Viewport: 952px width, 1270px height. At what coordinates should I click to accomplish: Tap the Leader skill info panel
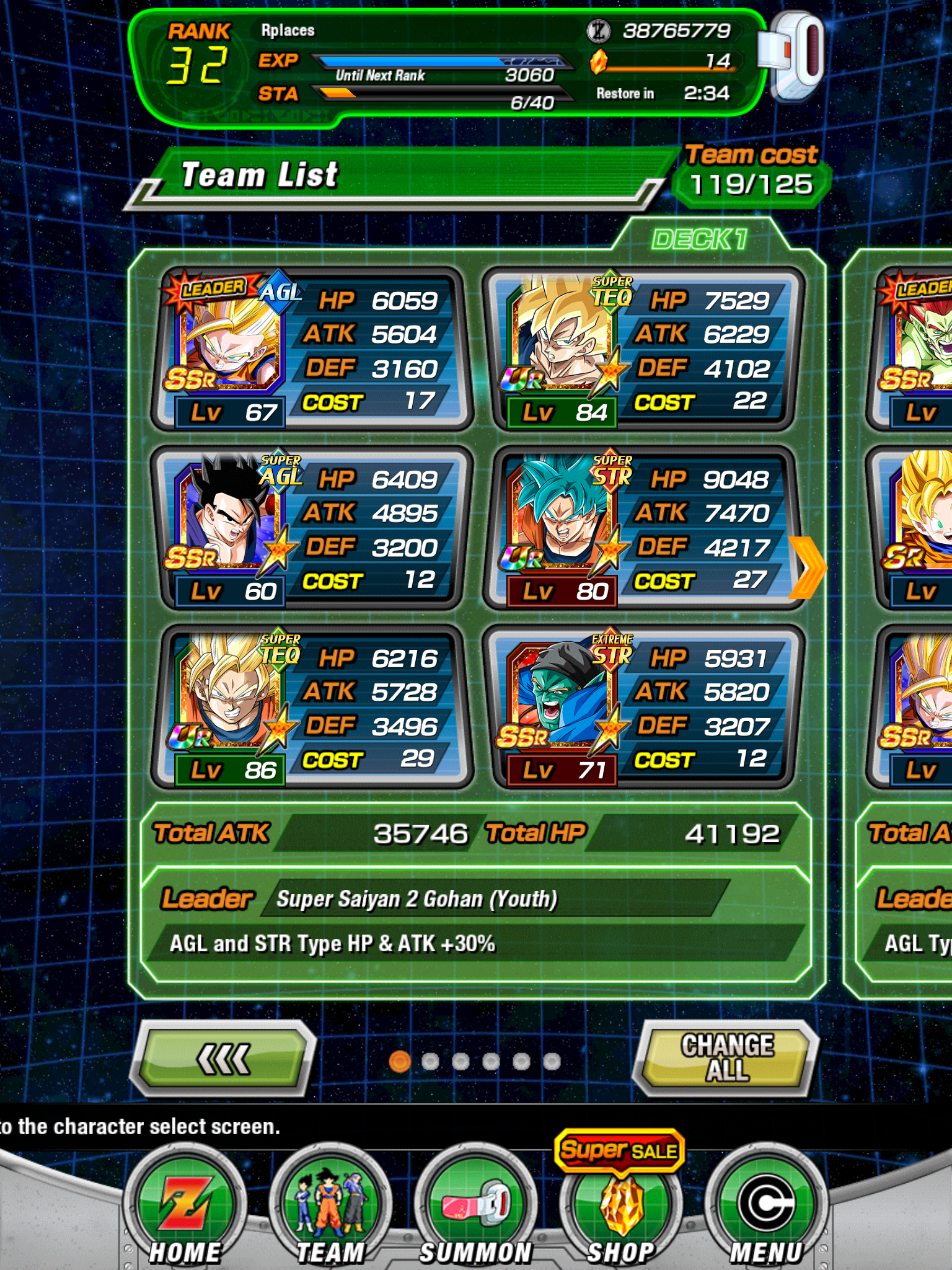(476, 923)
